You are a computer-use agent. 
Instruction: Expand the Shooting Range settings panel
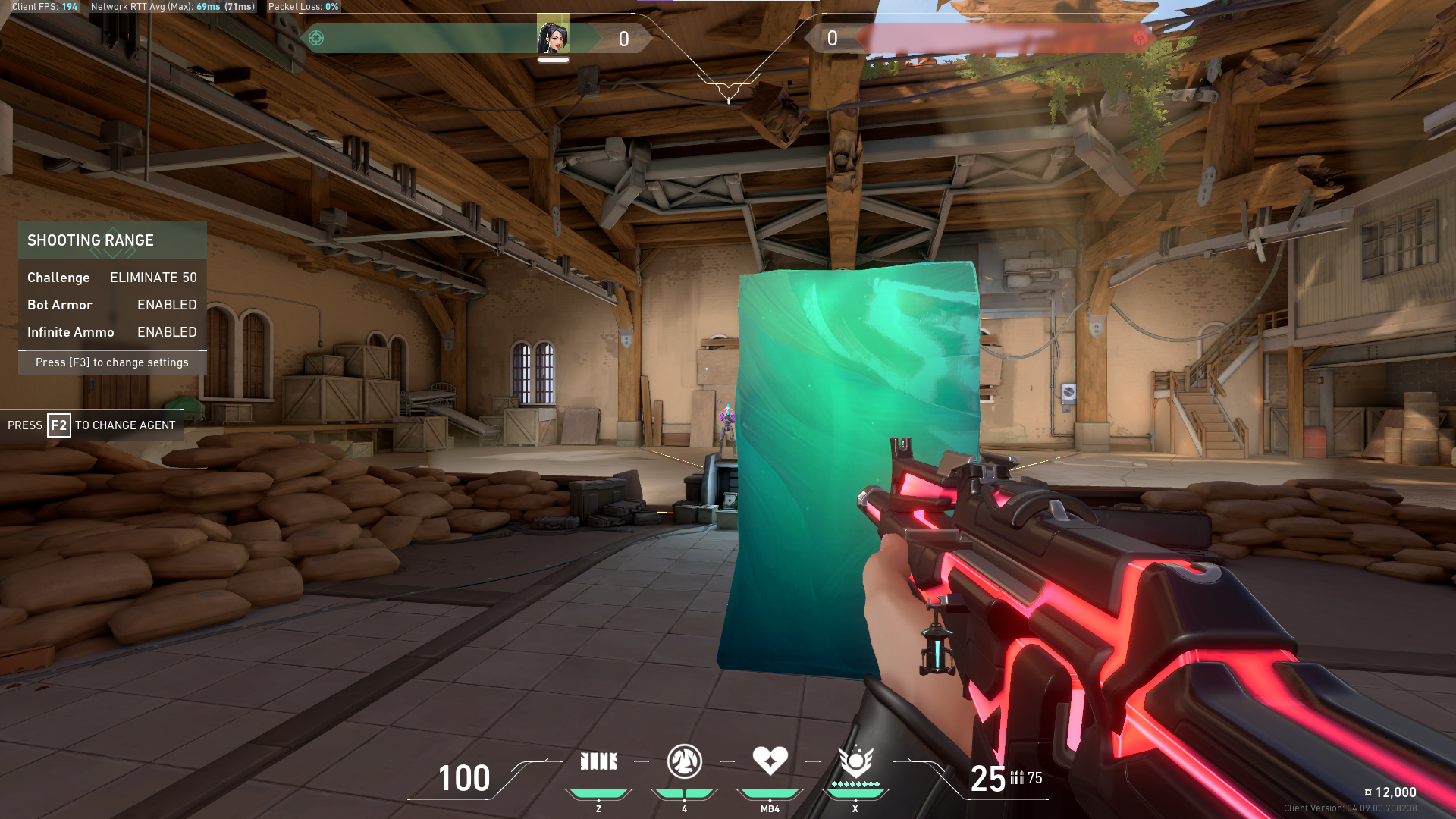tap(111, 362)
